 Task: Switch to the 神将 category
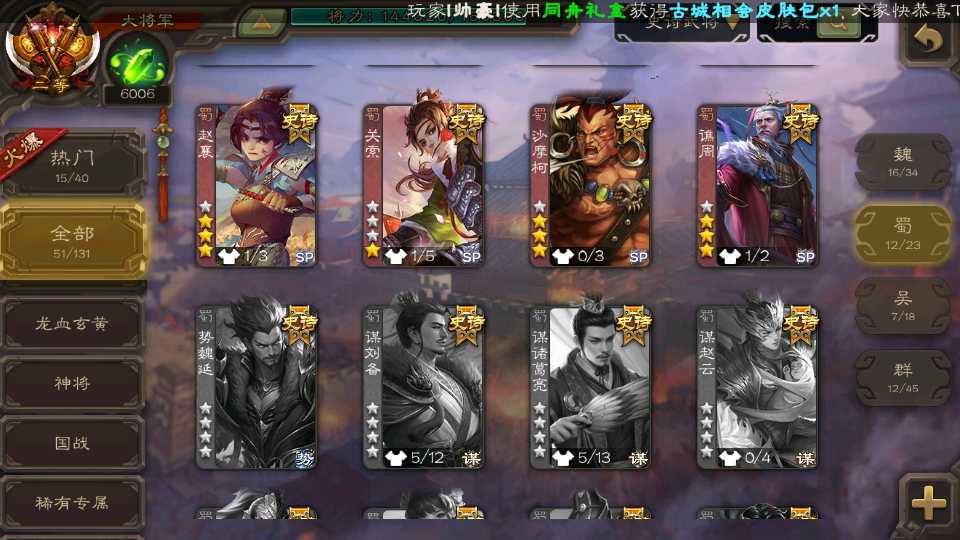point(72,384)
